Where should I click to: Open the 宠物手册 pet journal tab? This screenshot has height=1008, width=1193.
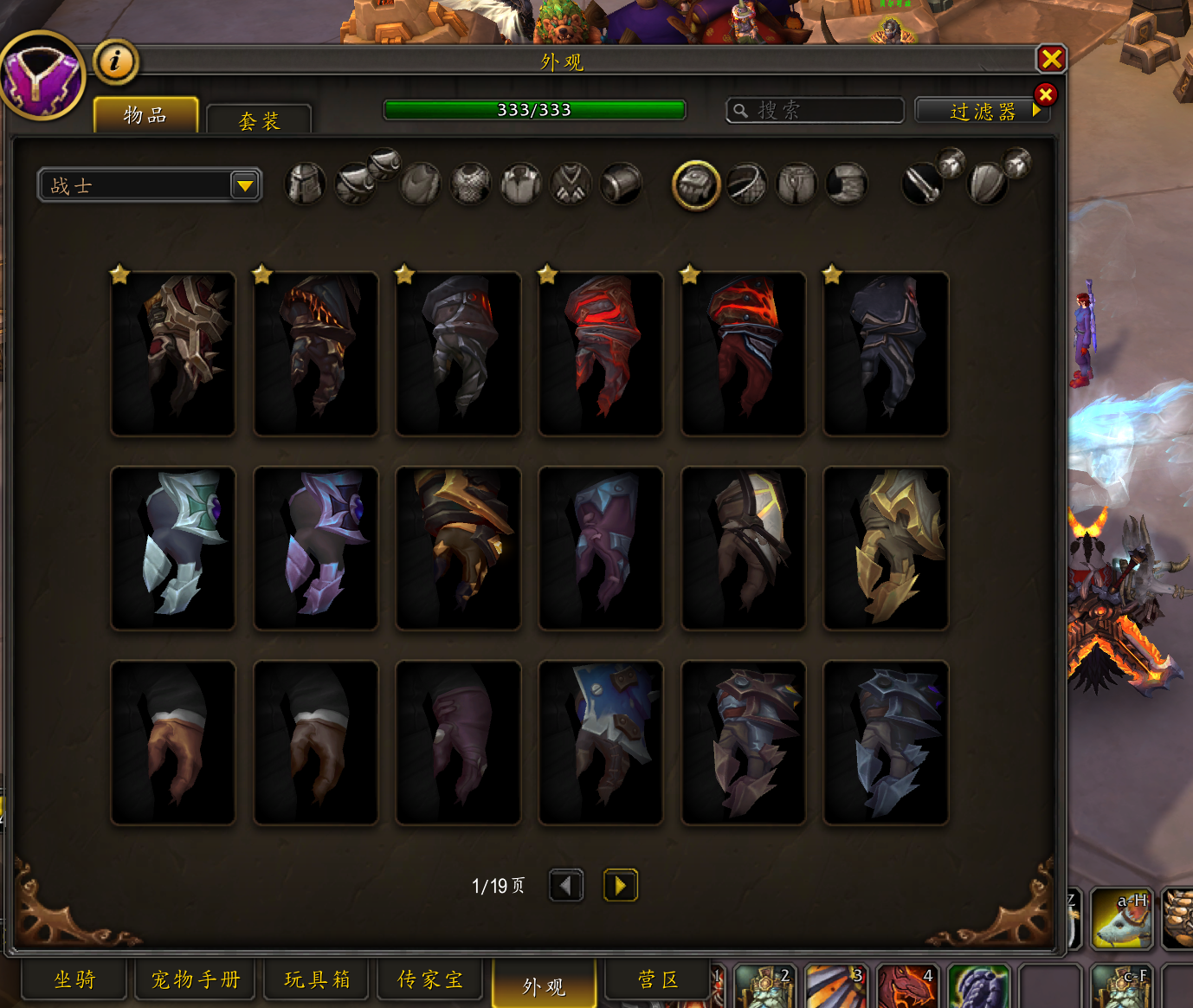(196, 979)
